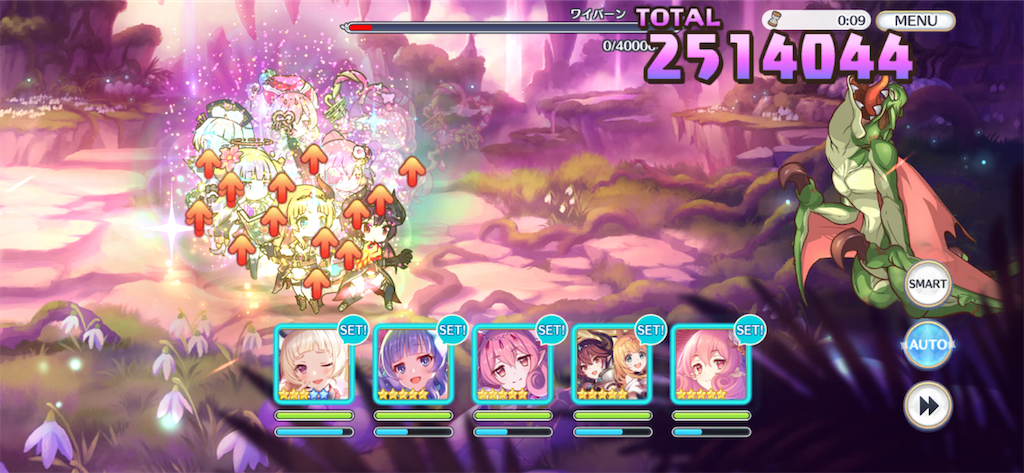Toggle AUTO battle mode
The height and width of the screenshot is (473, 1024).
927,345
